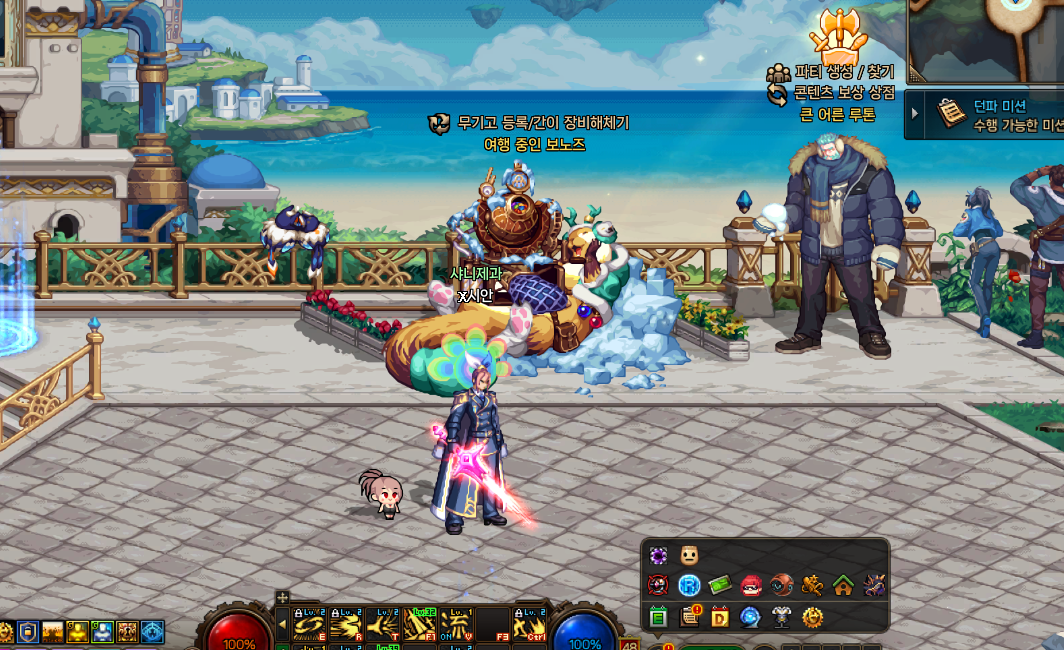Expand the mission tracker arrow

tap(915, 114)
